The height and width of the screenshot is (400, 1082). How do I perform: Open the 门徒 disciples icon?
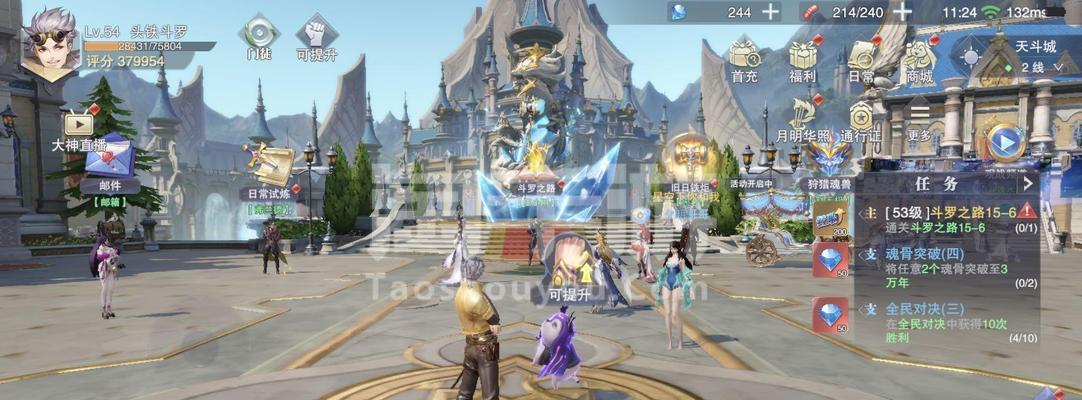point(259,34)
